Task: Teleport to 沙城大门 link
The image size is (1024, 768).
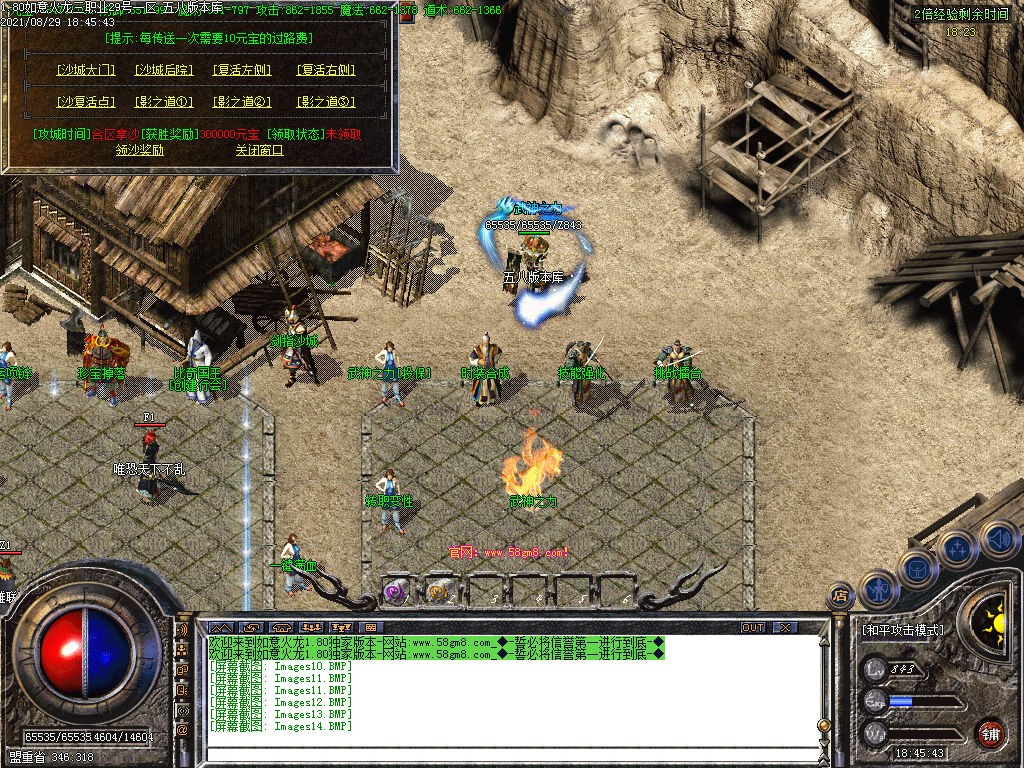Action: pos(86,71)
